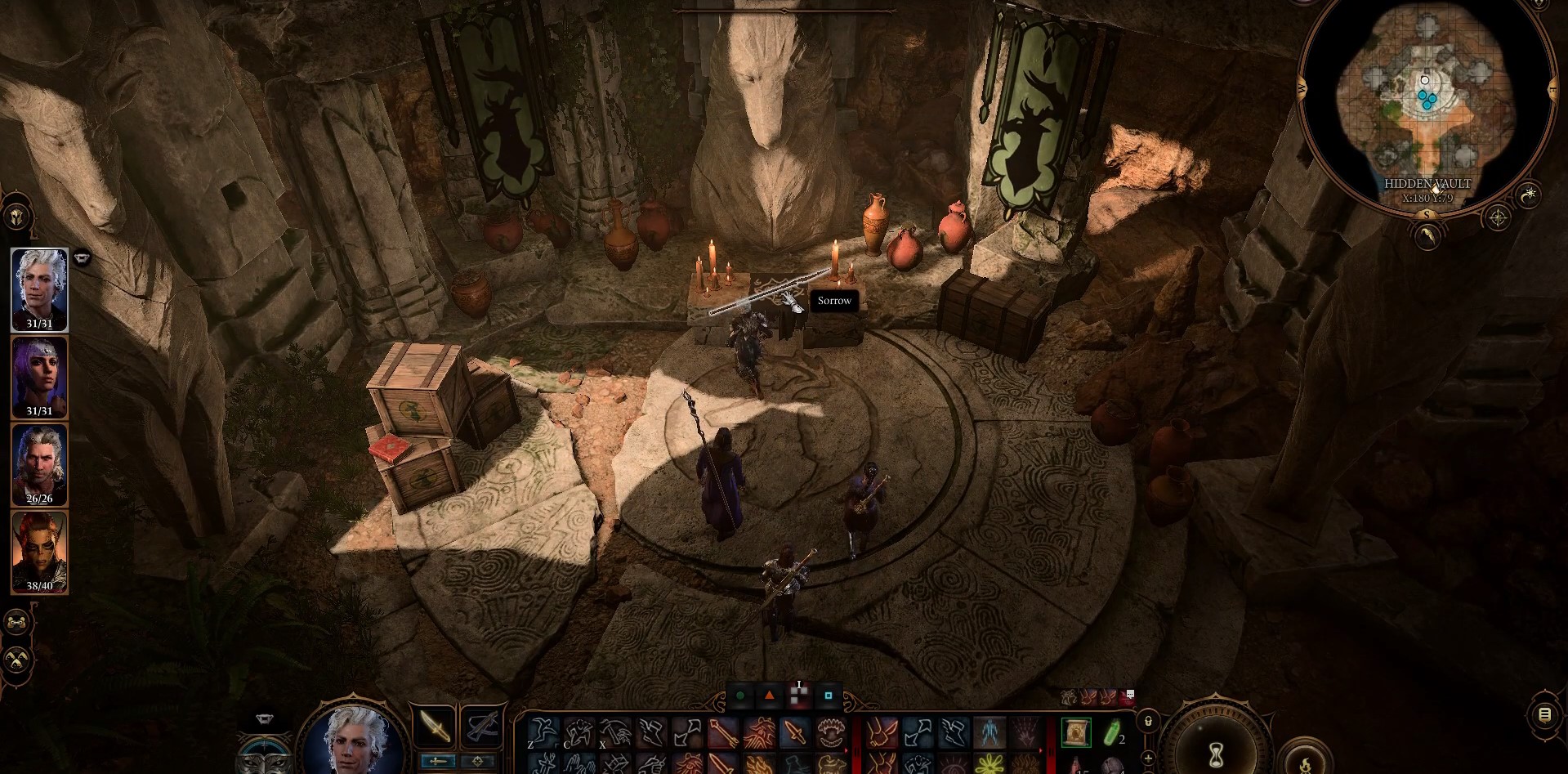Select the purple-haired party member portrait
The image size is (1568, 774).
point(39,376)
